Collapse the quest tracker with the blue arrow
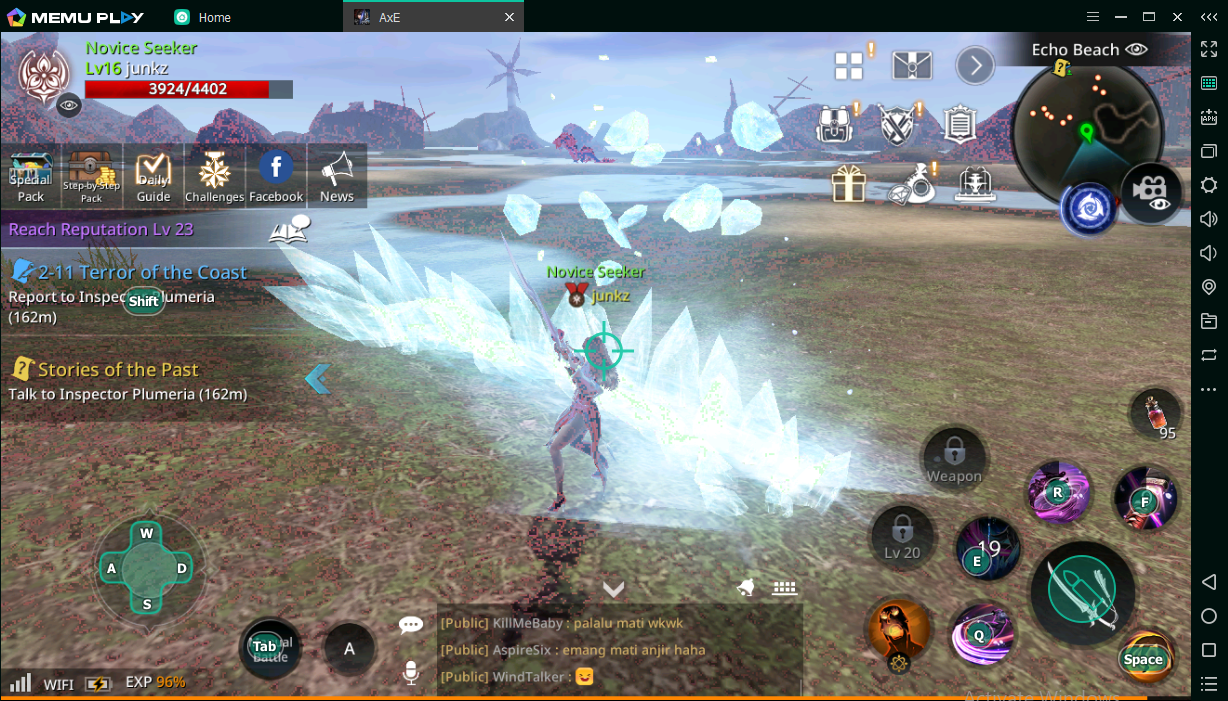Viewport: 1228px width, 701px height. click(x=317, y=378)
